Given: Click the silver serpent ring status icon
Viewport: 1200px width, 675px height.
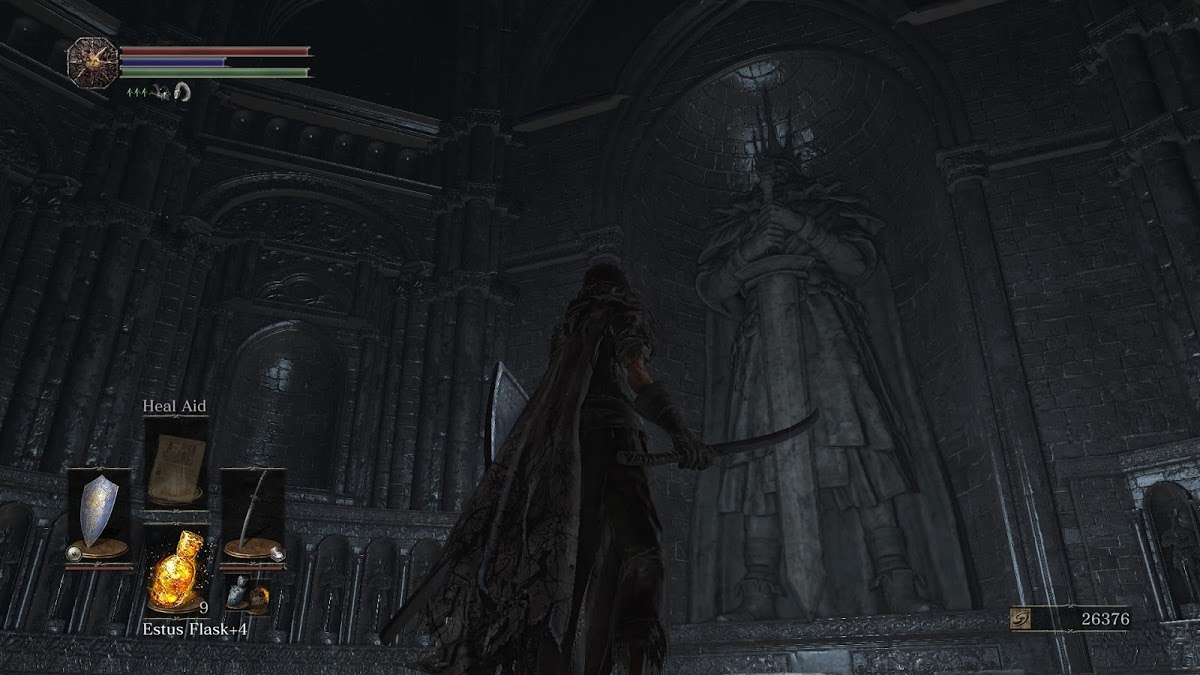Looking at the screenshot, I should point(181,92).
